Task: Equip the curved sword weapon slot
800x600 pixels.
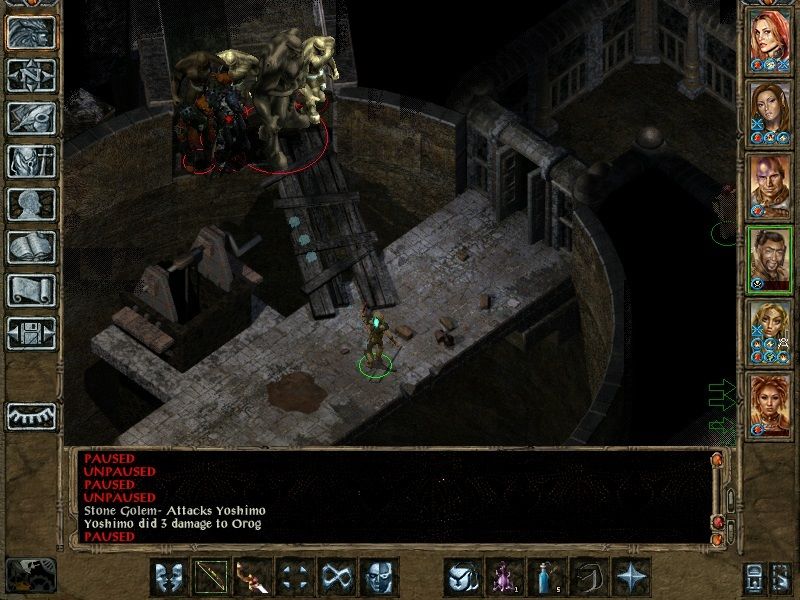Action: 252,577
